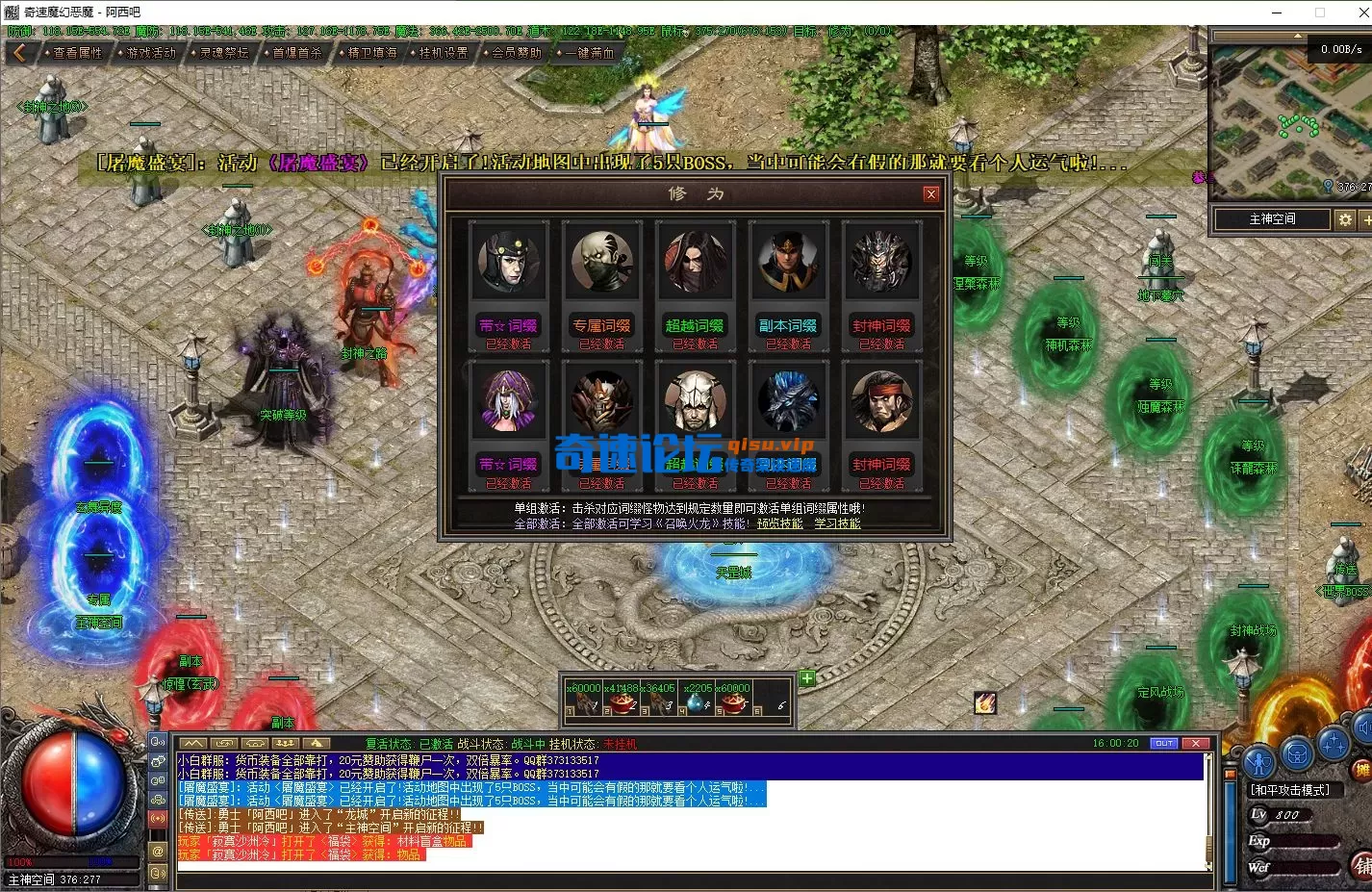Toggle the team chat filter above the chat log
Screen dimensions: 1372x892
tap(284, 744)
